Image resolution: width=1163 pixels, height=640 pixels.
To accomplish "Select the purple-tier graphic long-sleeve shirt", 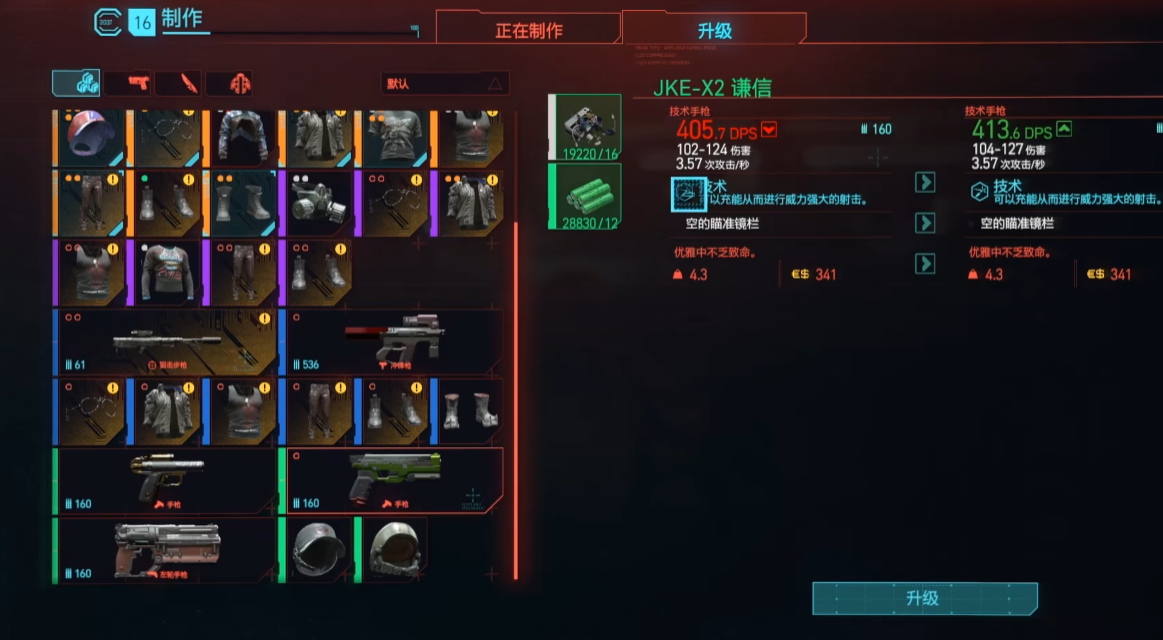I will click(167, 272).
